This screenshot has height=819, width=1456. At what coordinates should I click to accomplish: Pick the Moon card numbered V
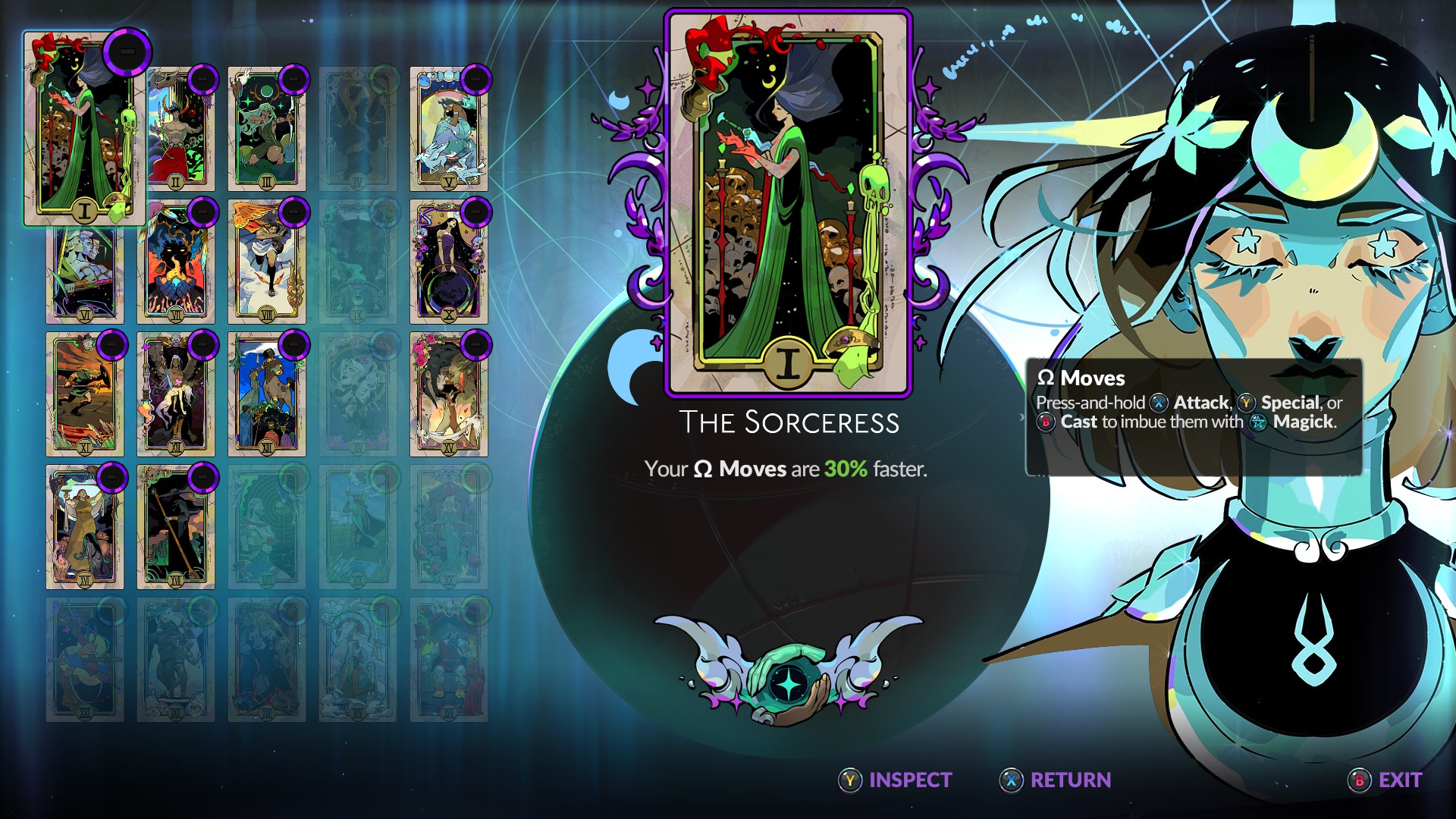[449, 129]
